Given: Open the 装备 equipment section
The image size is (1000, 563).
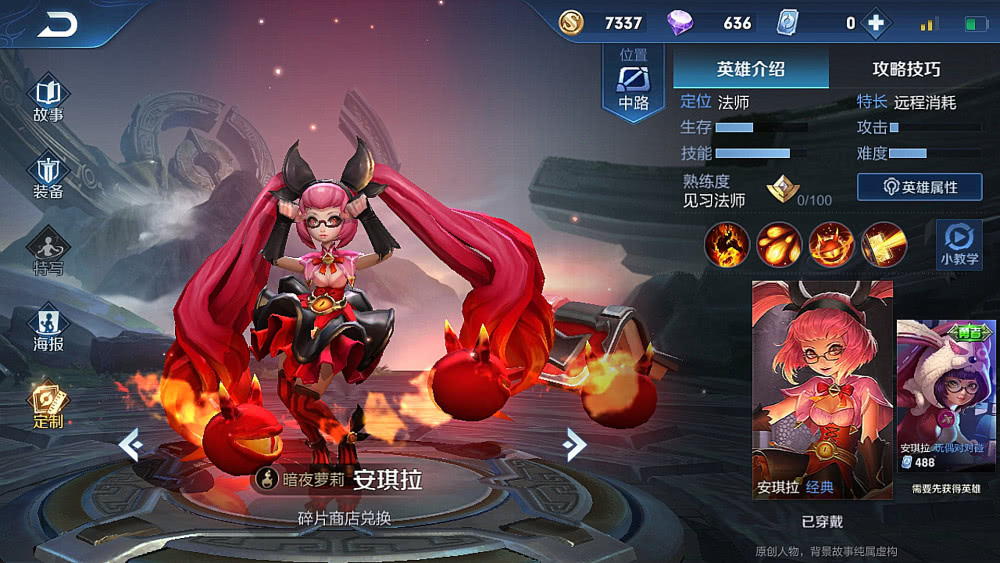Looking at the screenshot, I should click(48, 176).
